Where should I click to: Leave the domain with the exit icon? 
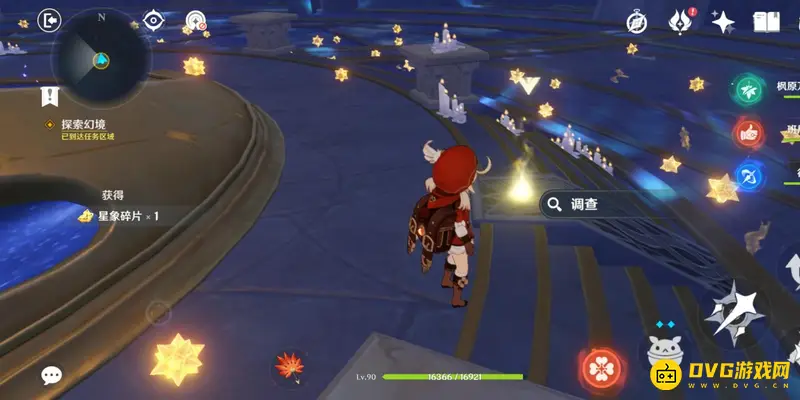point(49,19)
